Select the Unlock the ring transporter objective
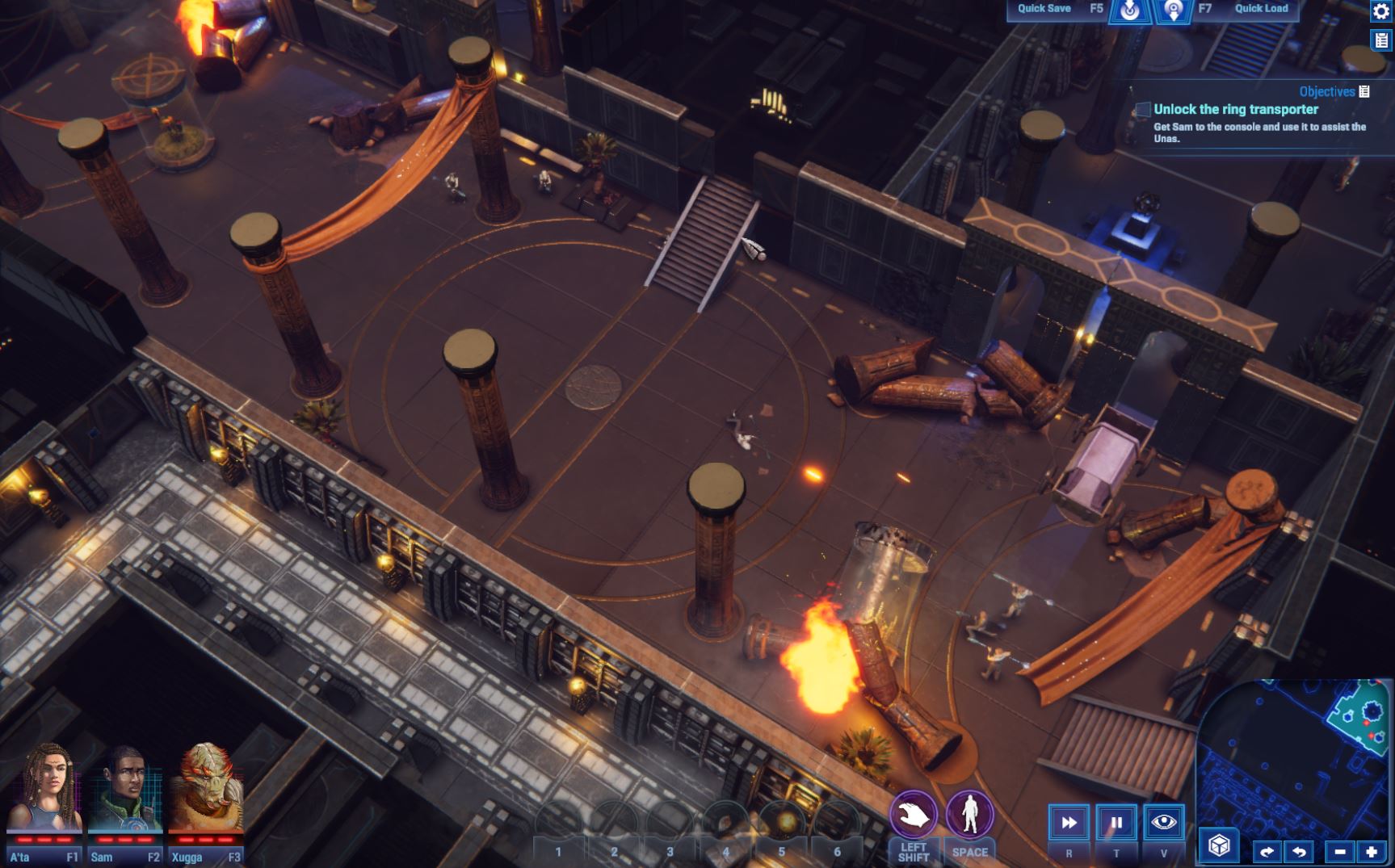 [x=1236, y=110]
